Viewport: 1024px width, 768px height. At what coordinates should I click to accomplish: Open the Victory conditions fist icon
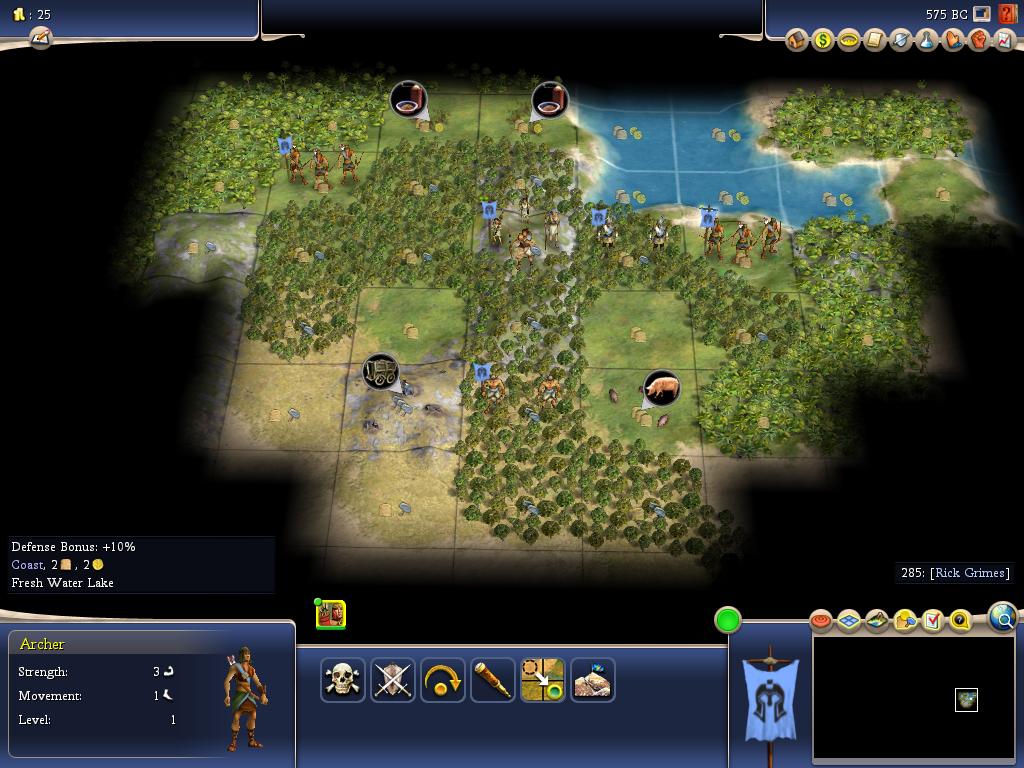point(979,40)
